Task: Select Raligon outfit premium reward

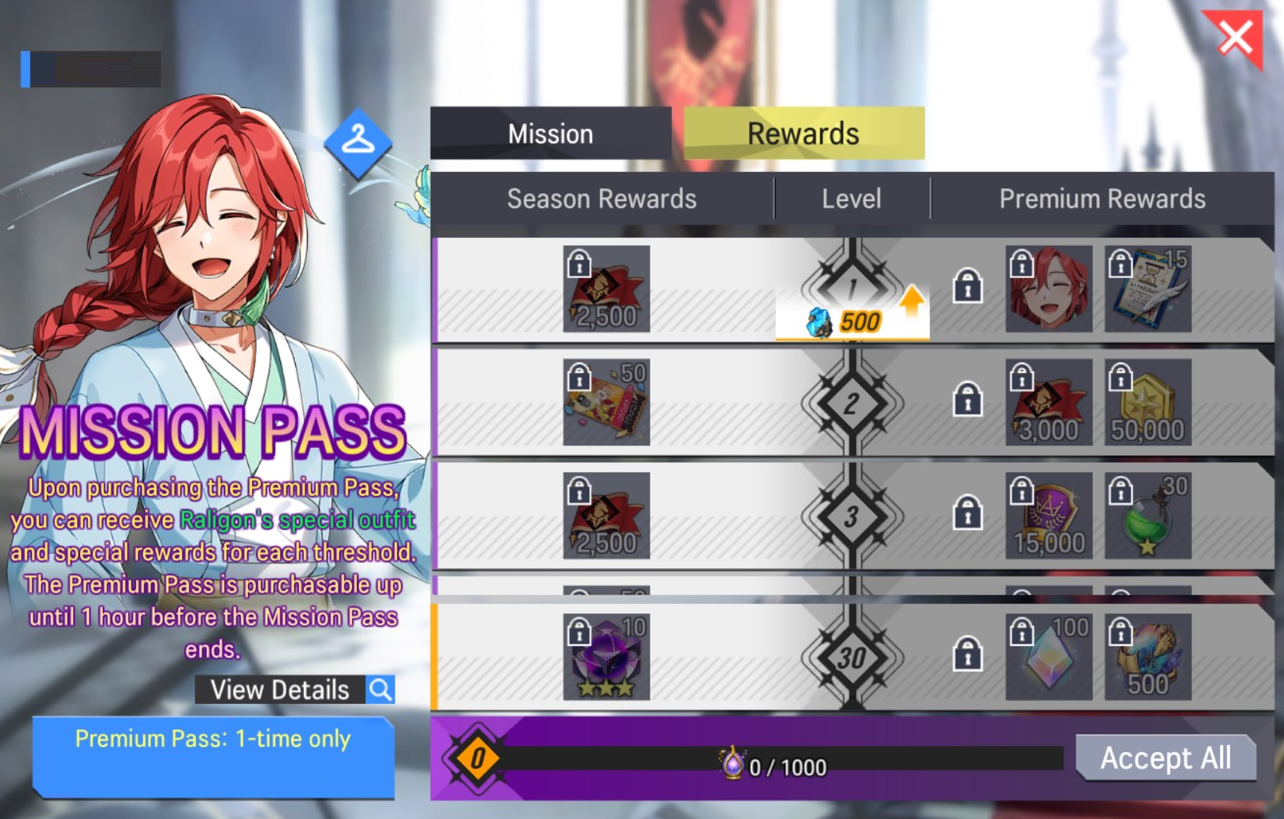Action: tap(1048, 289)
